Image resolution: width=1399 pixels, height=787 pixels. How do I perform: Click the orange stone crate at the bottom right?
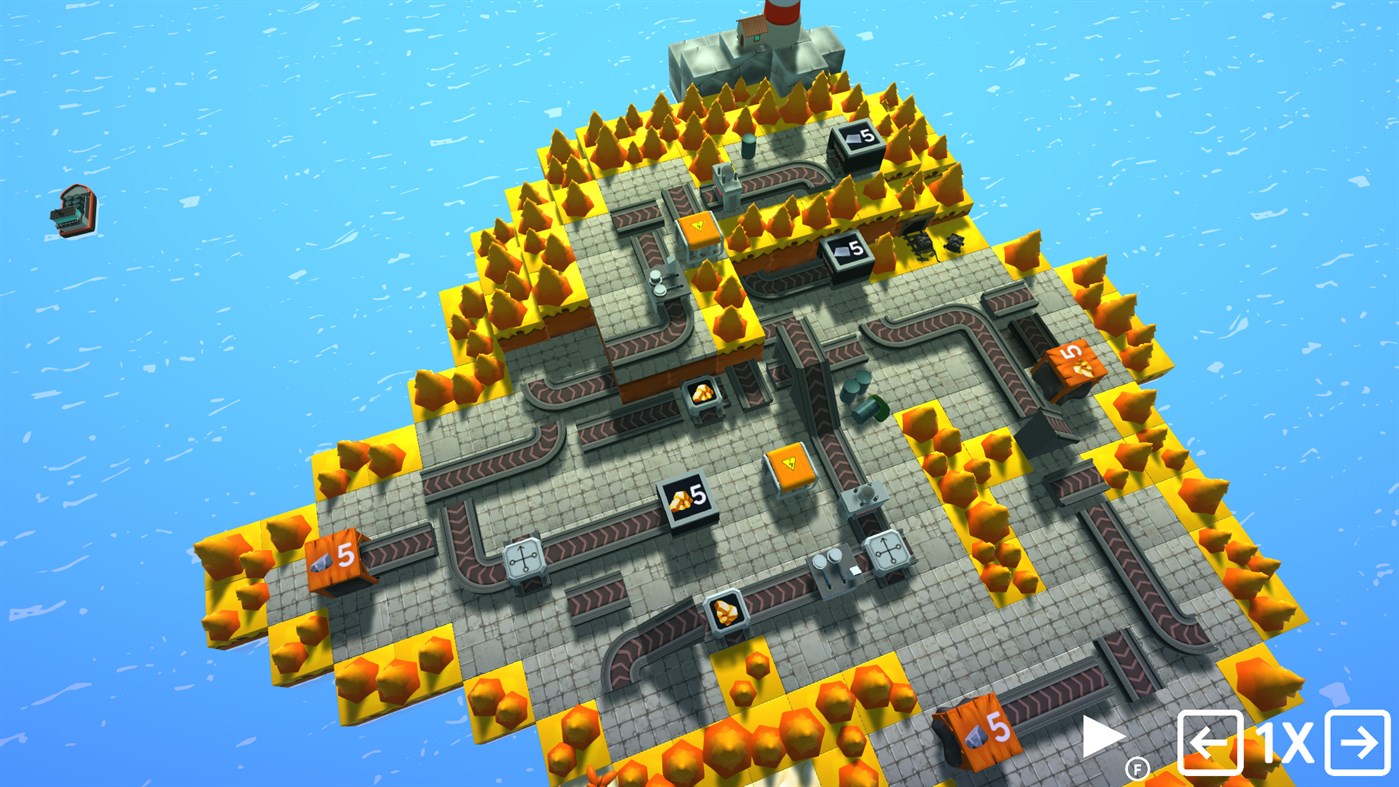pos(979,731)
